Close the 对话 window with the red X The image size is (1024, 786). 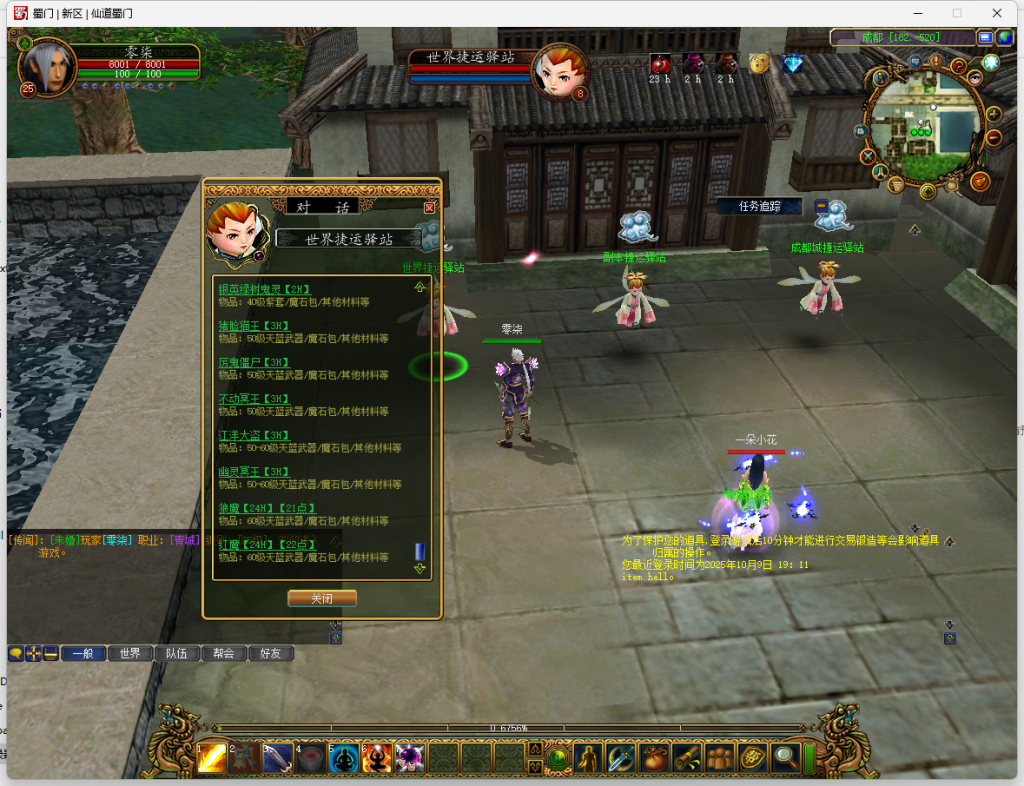(x=429, y=207)
